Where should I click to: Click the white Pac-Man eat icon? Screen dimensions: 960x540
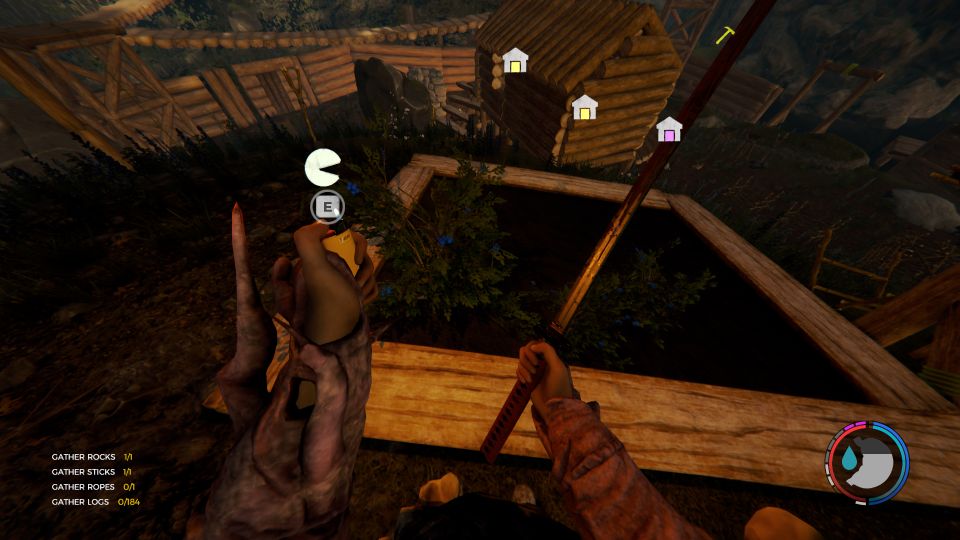pos(322,167)
